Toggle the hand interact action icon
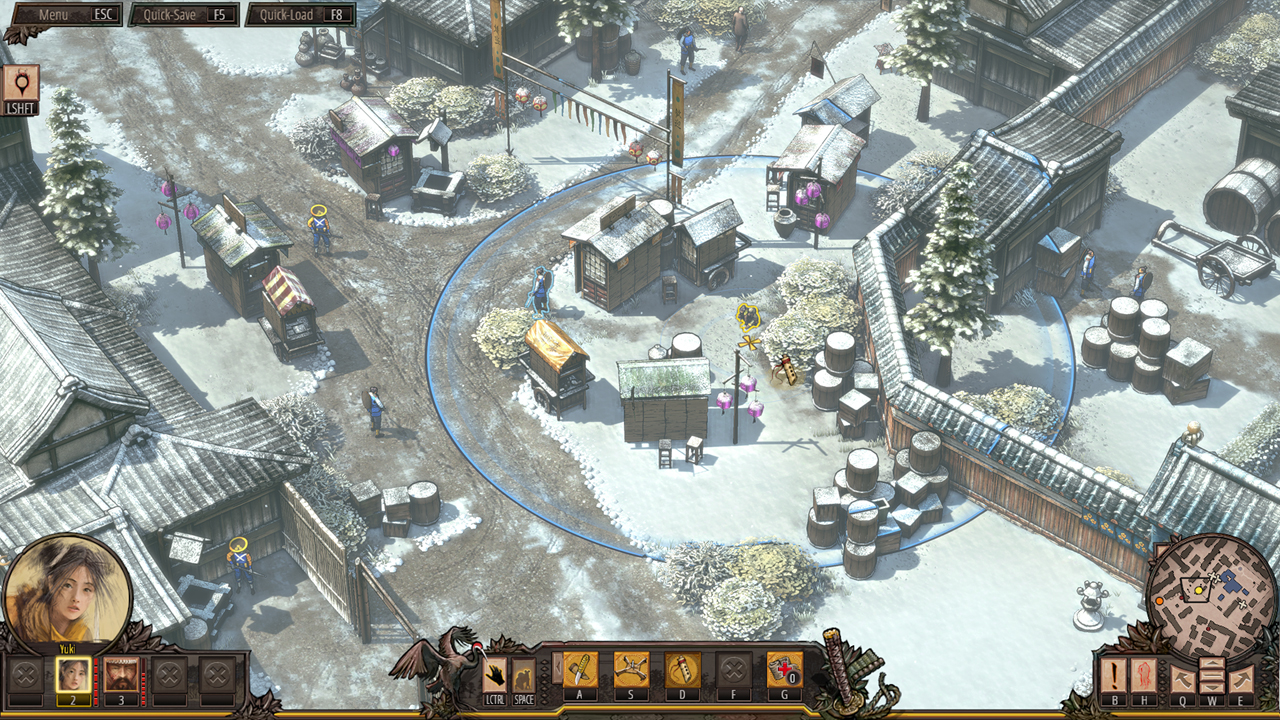 [x=495, y=675]
